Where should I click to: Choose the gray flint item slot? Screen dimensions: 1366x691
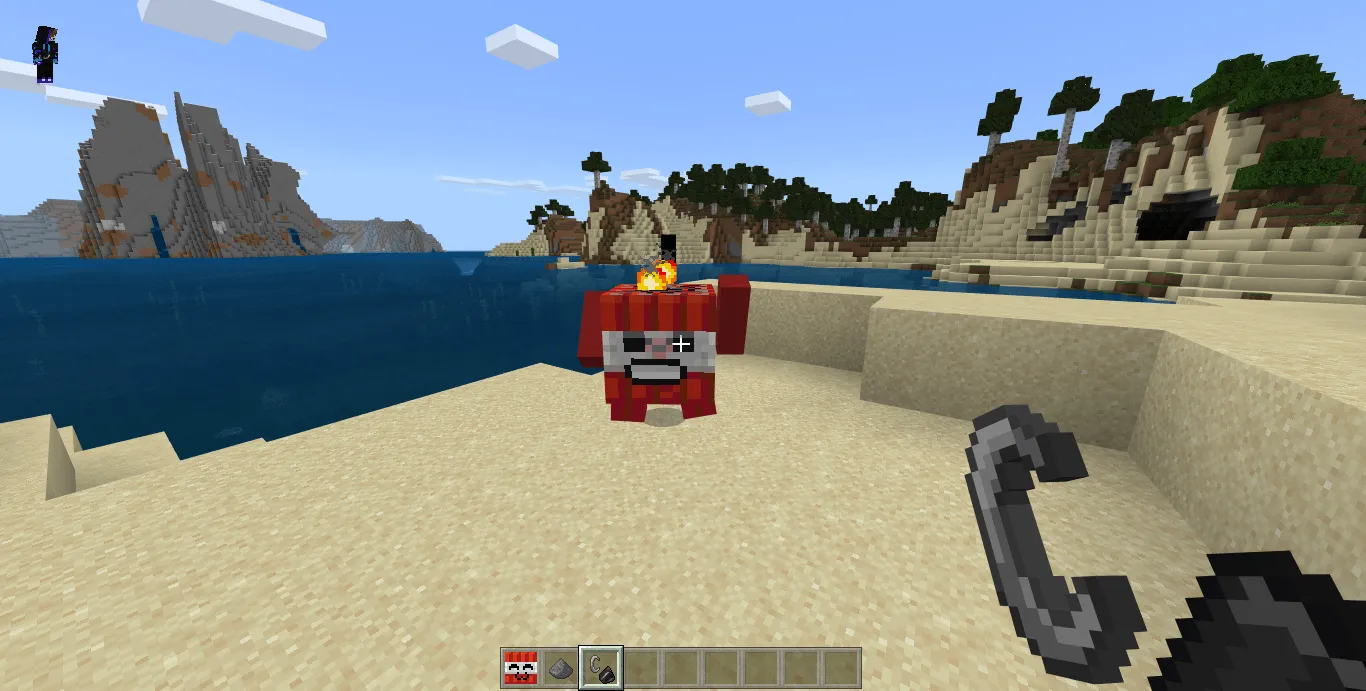click(x=561, y=667)
